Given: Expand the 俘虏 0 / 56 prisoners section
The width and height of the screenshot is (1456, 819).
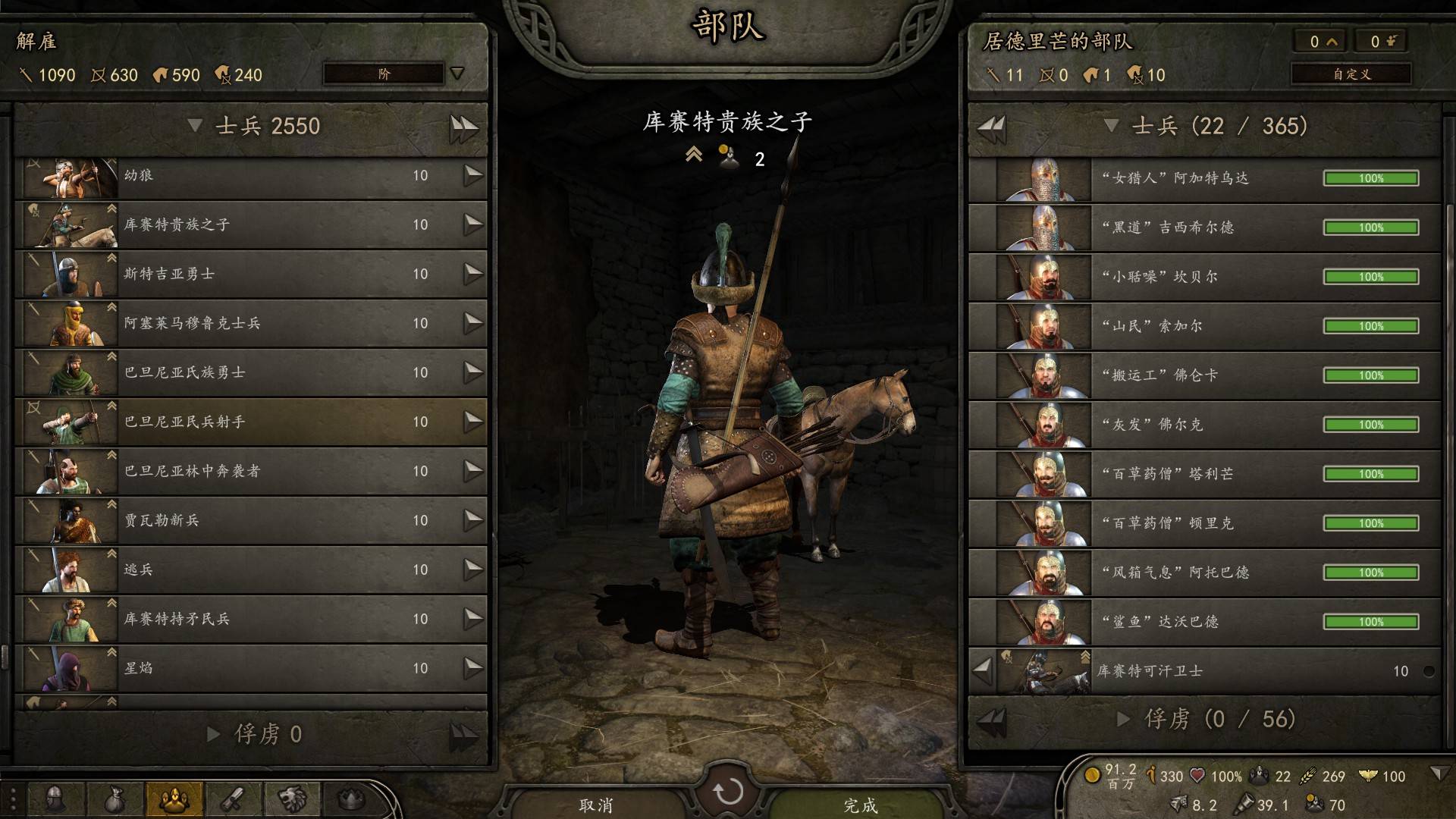Looking at the screenshot, I should coord(1125,719).
